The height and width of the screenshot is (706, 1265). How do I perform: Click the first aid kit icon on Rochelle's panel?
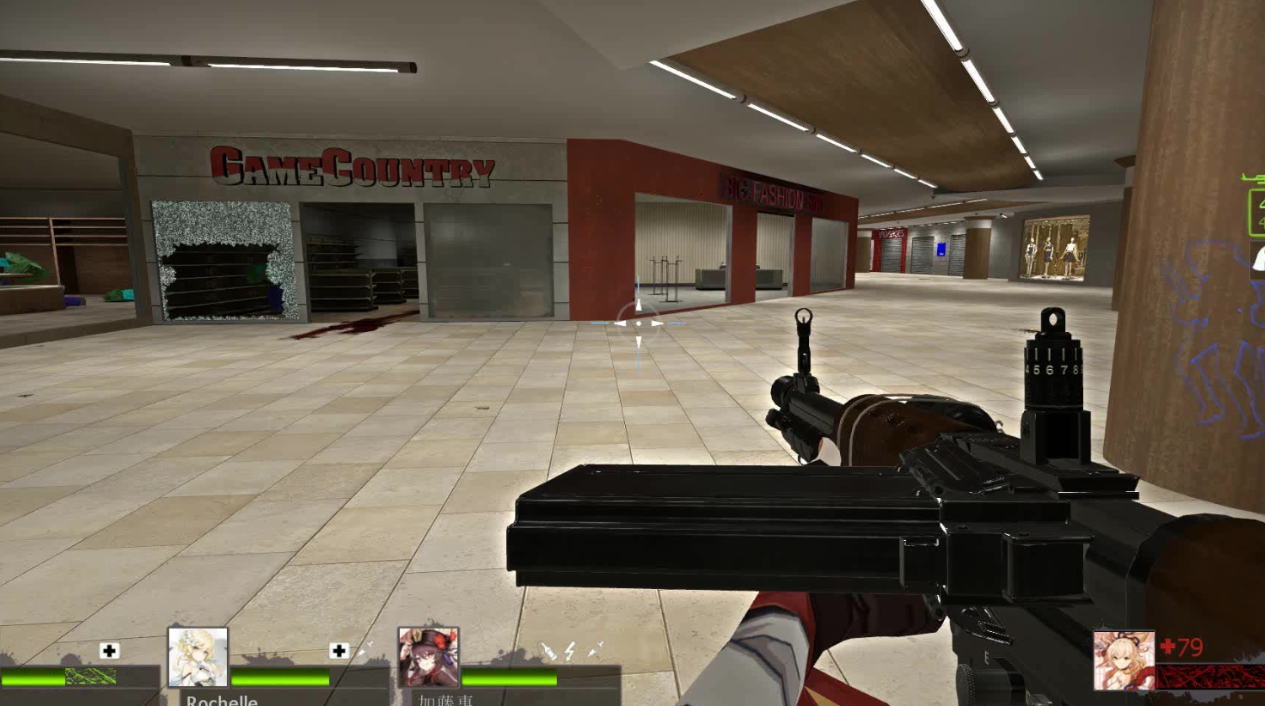point(338,651)
